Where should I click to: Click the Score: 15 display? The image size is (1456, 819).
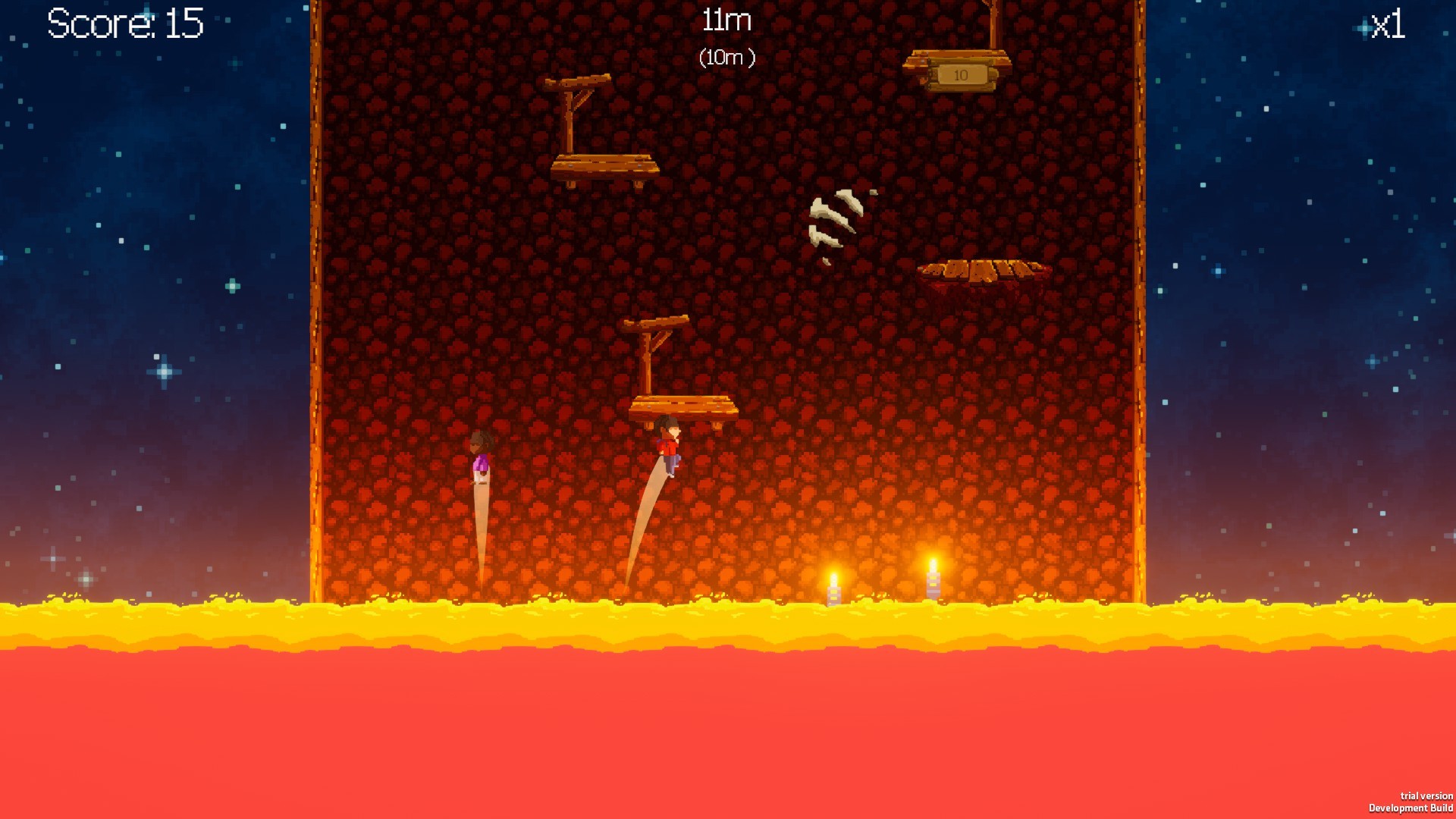click(x=124, y=23)
